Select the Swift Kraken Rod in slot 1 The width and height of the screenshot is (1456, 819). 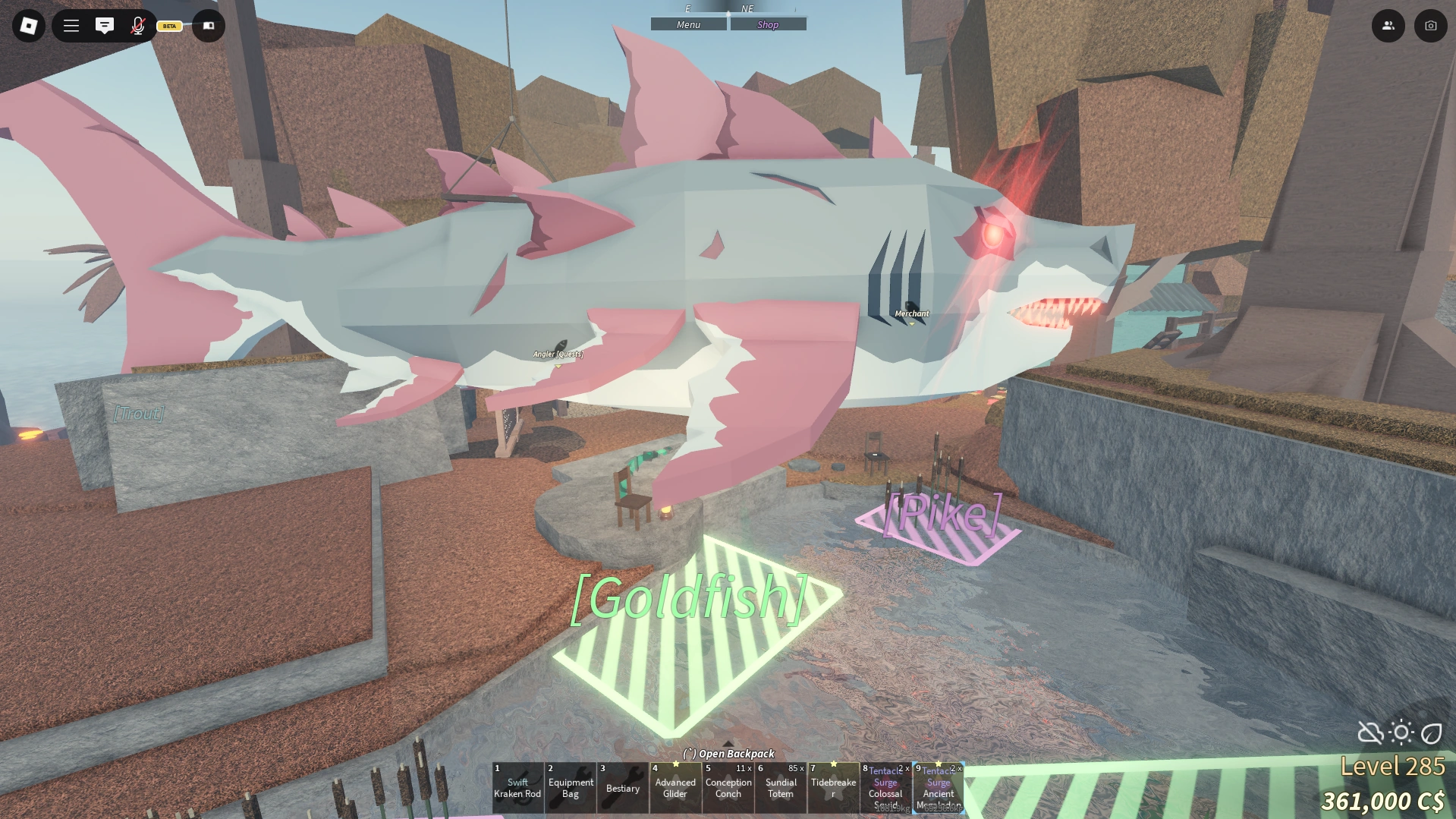pyautogui.click(x=517, y=789)
